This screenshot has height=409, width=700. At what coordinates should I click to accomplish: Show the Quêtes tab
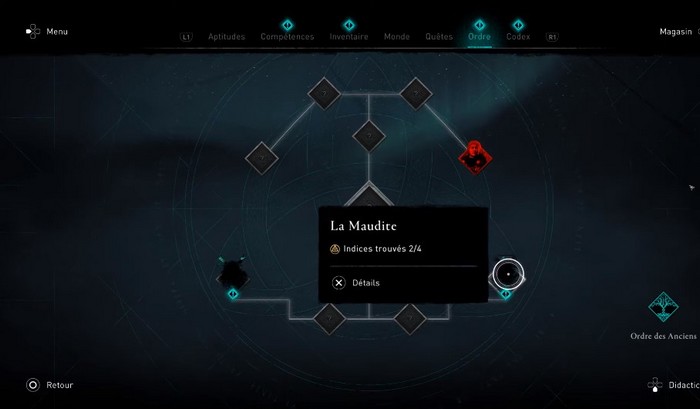tap(439, 37)
